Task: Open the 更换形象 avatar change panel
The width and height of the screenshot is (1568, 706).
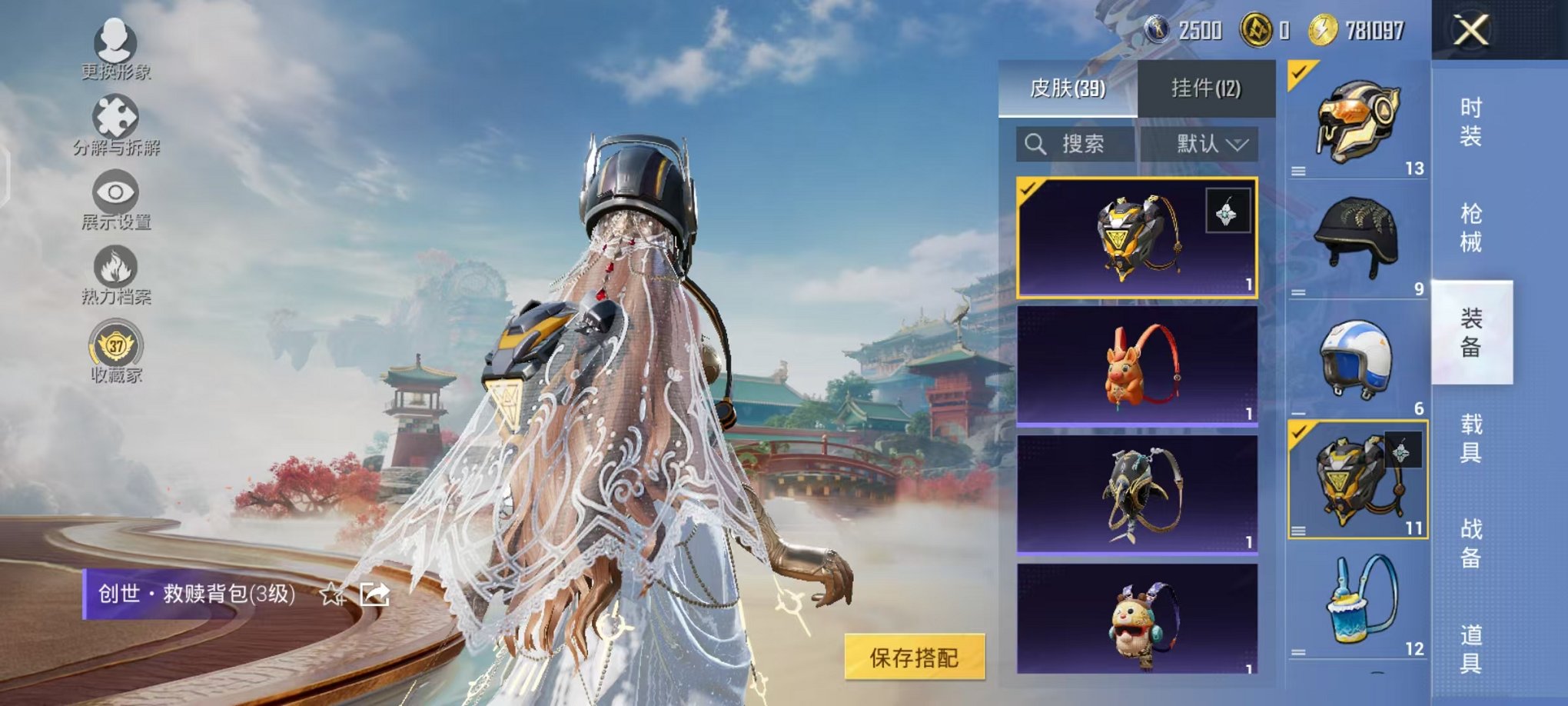Action: click(114, 48)
